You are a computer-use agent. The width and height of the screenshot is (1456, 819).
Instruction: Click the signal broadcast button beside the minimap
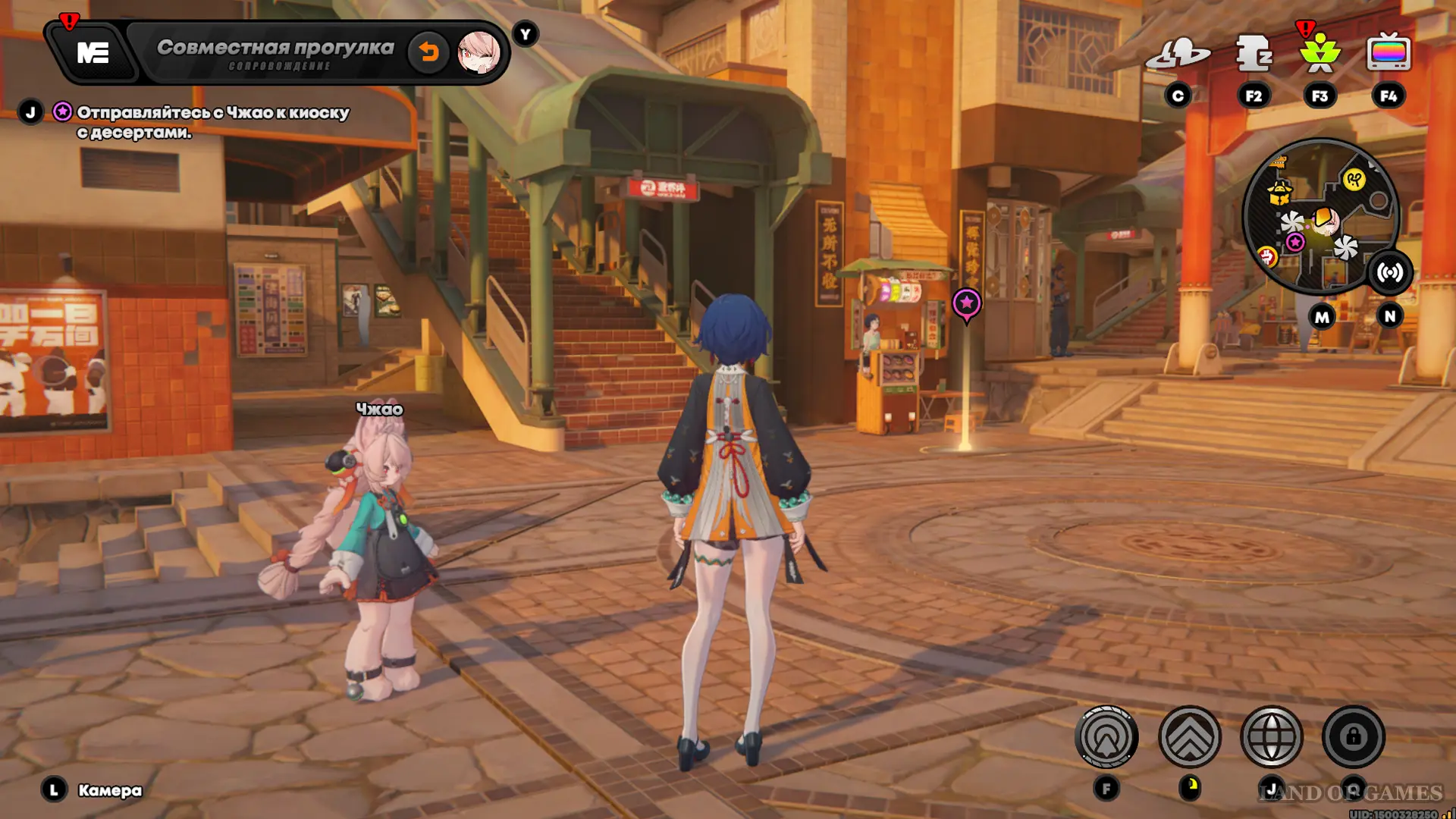(x=1389, y=273)
